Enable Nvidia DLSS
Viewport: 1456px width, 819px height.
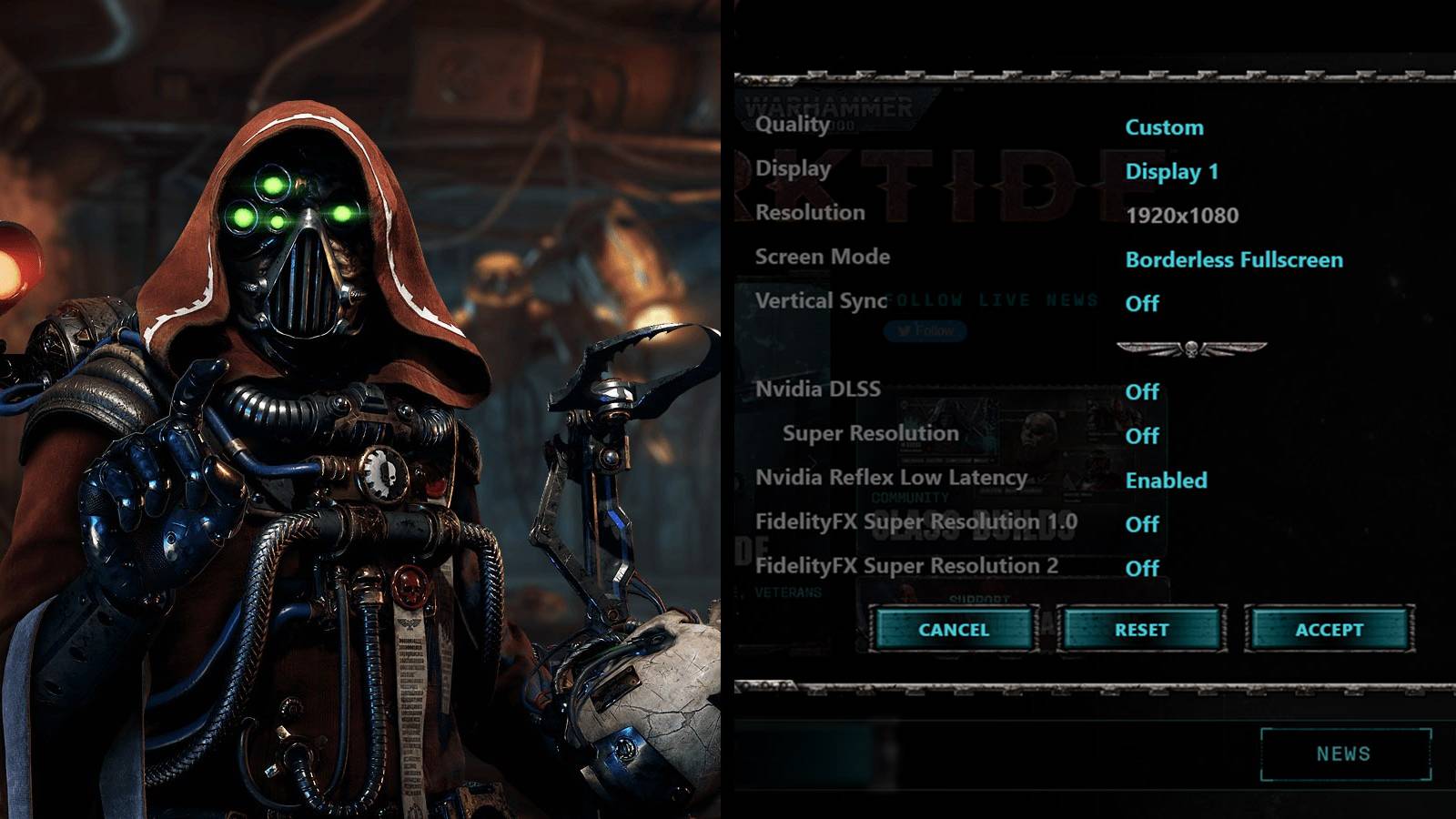(x=1143, y=391)
